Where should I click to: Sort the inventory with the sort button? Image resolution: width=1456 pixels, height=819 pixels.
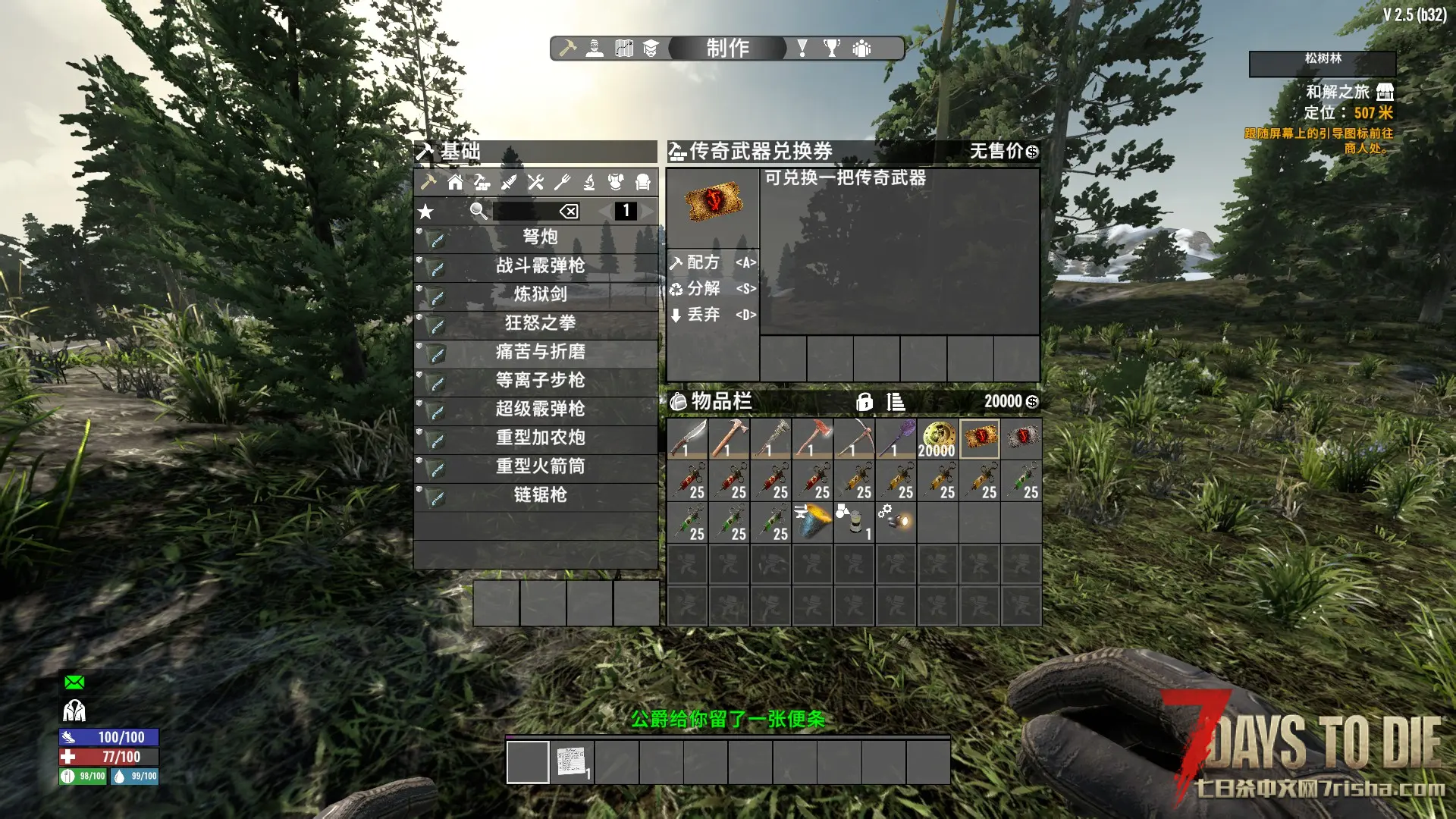[x=896, y=402]
